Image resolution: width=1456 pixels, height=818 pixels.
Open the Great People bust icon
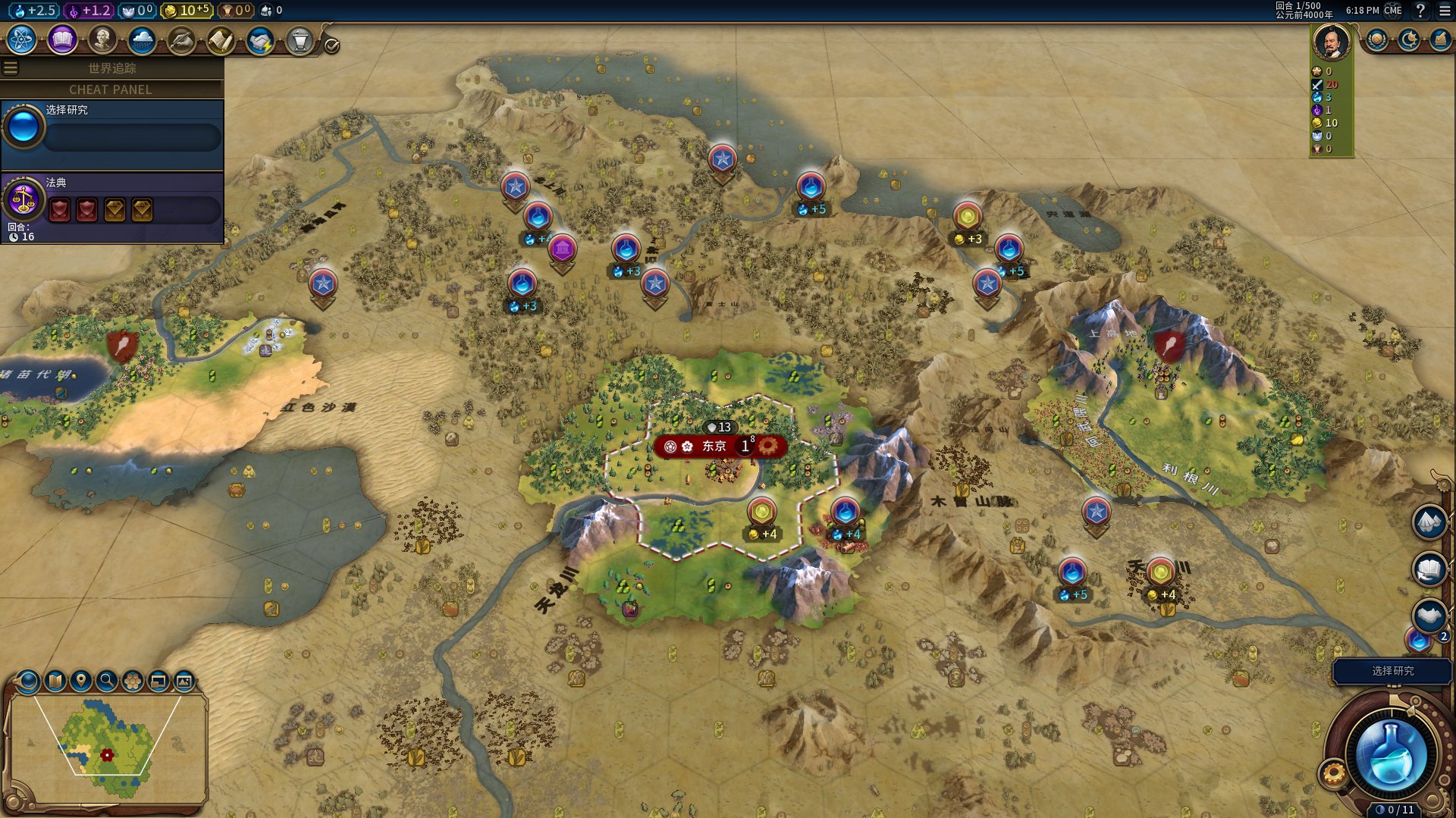point(102,40)
